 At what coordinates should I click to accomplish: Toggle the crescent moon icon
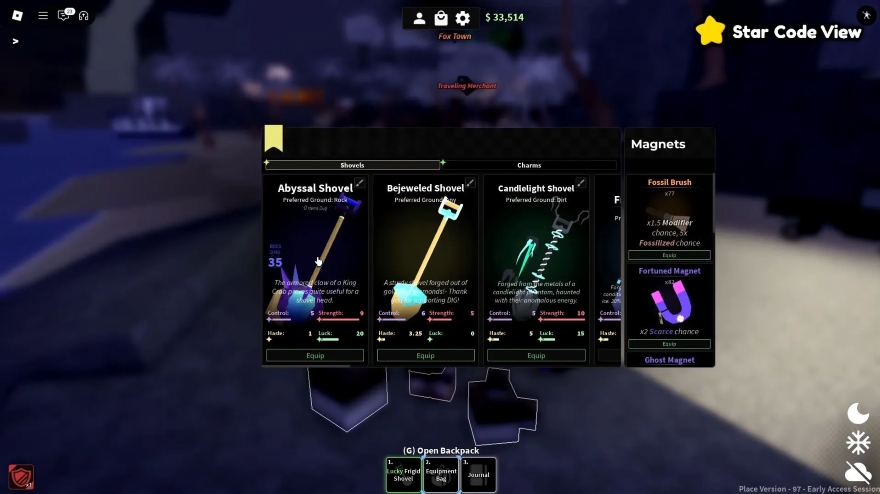(x=858, y=413)
